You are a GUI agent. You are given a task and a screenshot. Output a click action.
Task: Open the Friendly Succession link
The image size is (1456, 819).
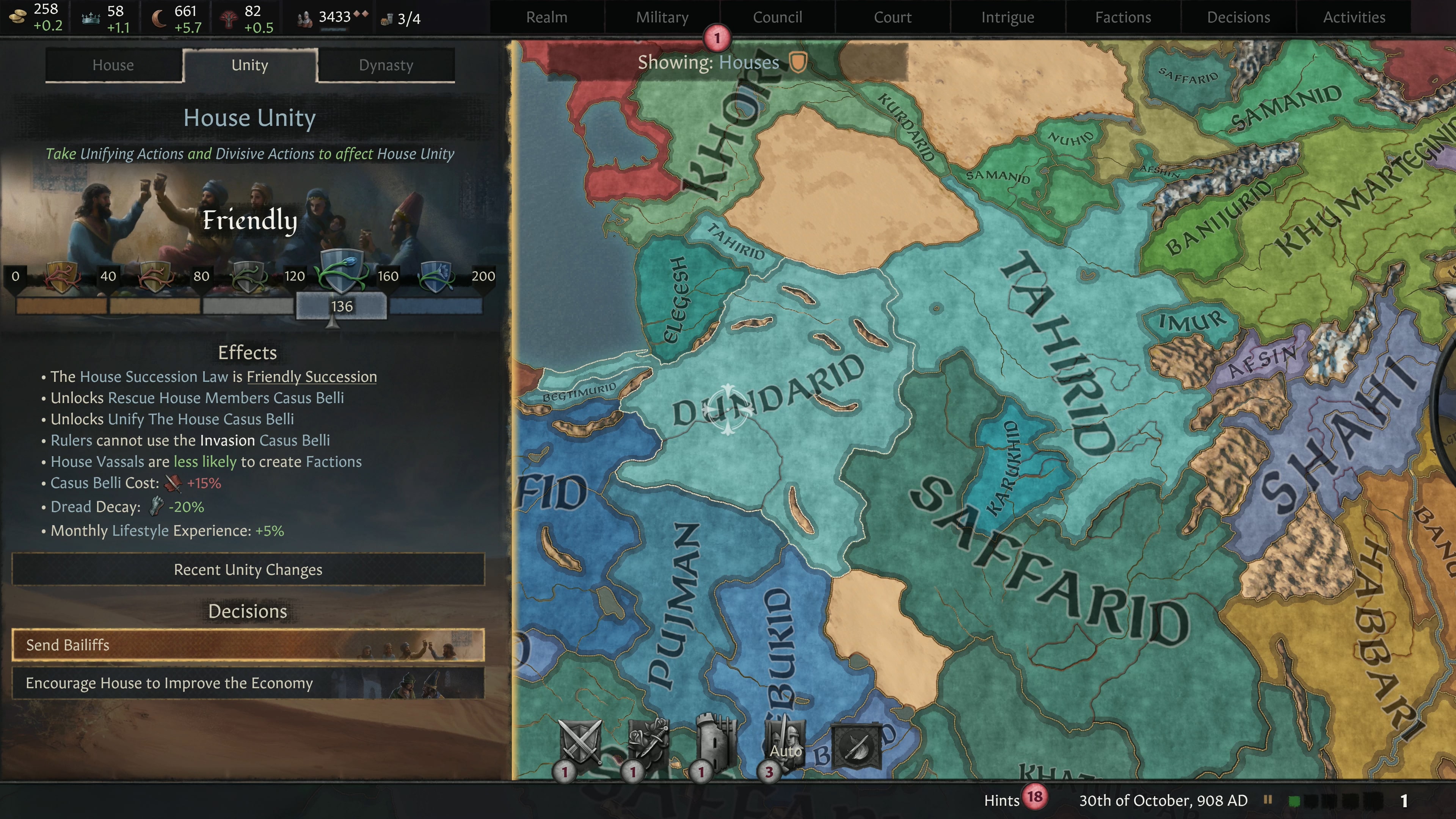(x=312, y=377)
